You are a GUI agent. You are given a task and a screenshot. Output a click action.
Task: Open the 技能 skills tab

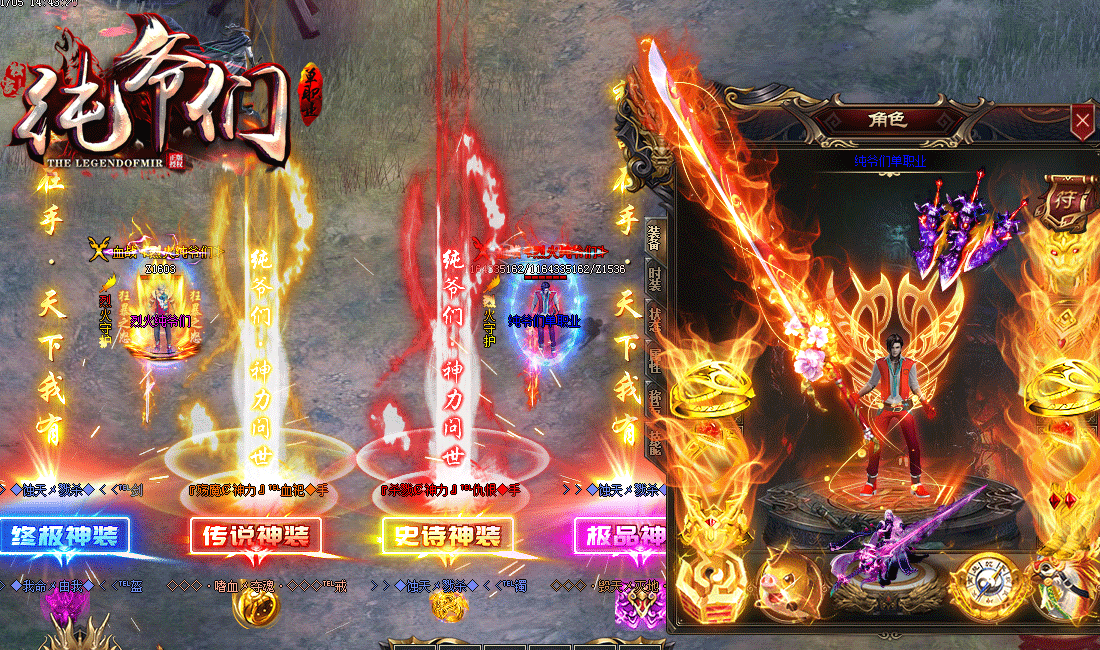pos(653,437)
